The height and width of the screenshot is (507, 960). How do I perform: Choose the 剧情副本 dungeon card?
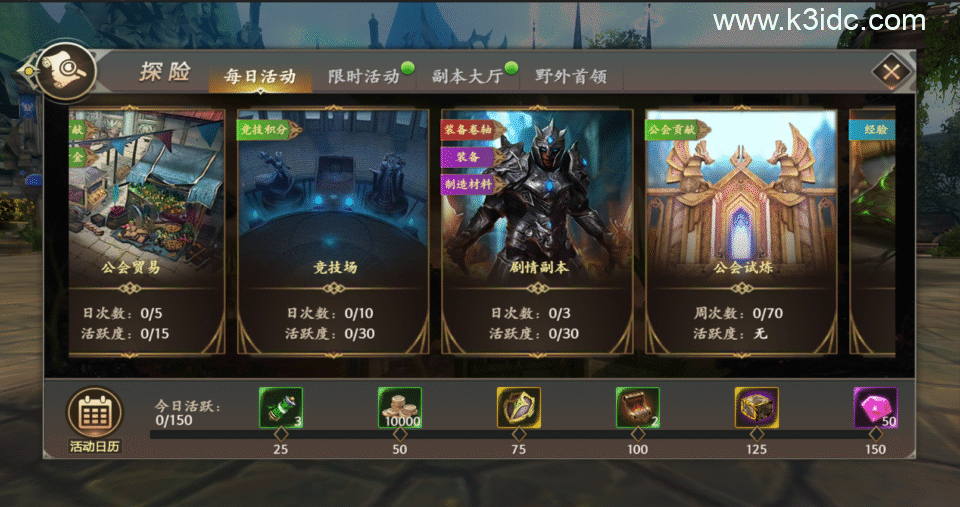(538, 230)
